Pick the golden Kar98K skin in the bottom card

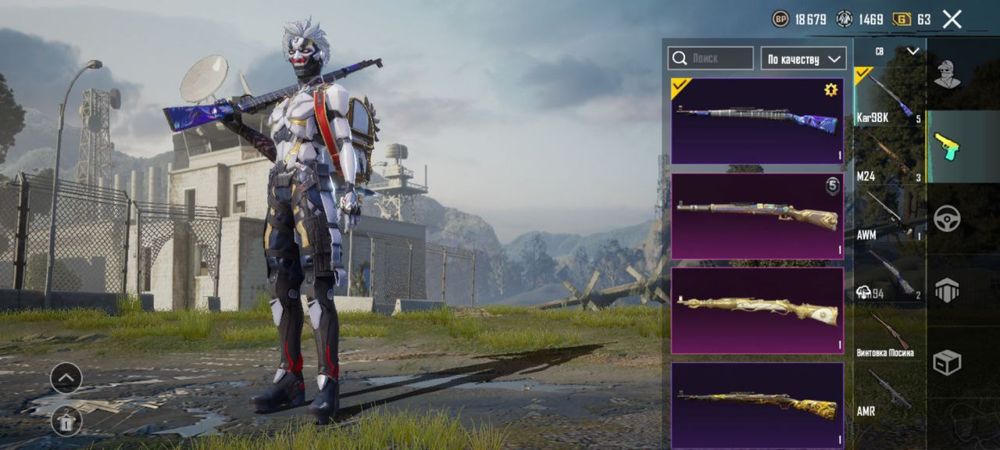click(x=757, y=404)
